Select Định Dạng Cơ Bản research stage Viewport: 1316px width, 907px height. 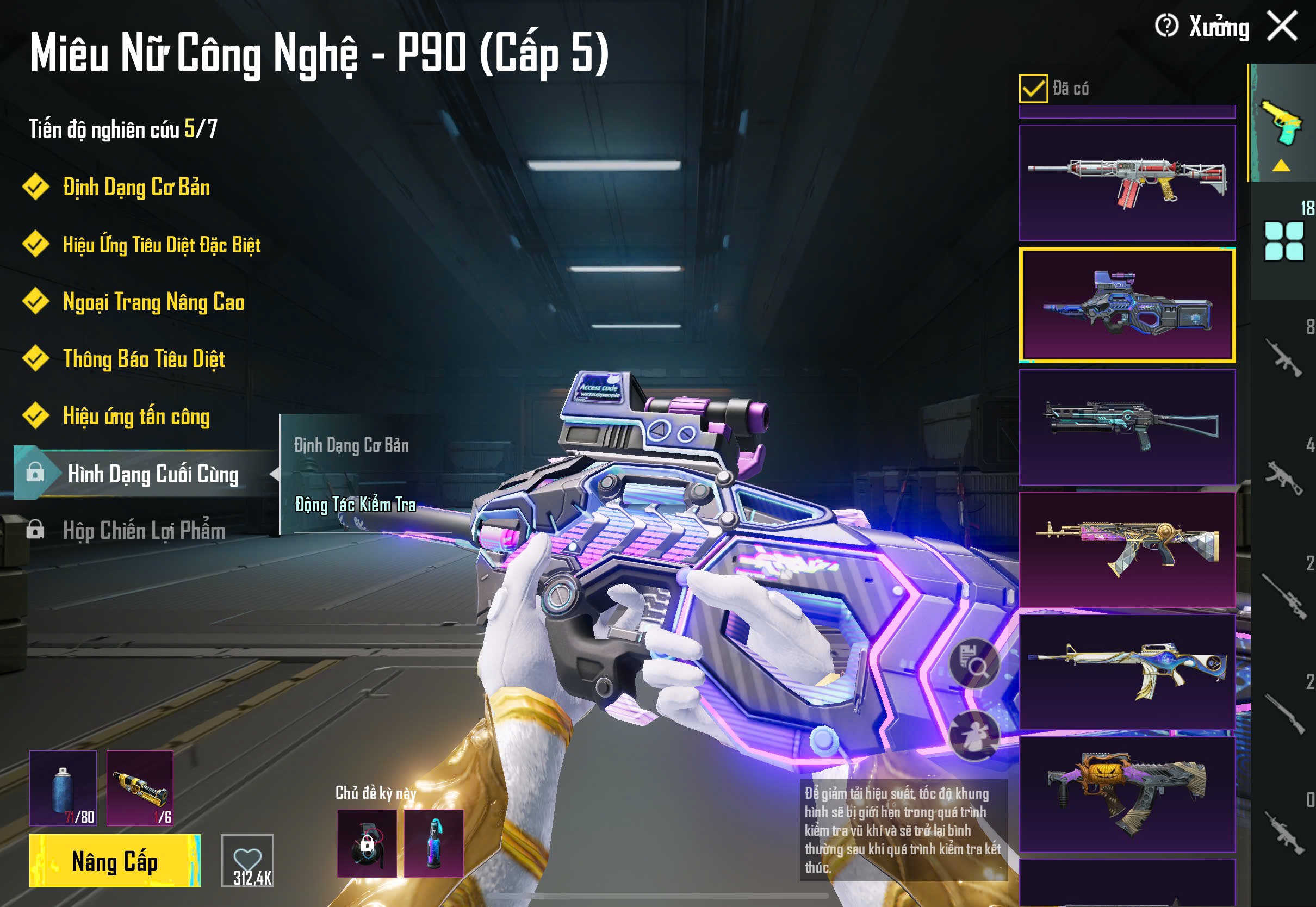(136, 188)
